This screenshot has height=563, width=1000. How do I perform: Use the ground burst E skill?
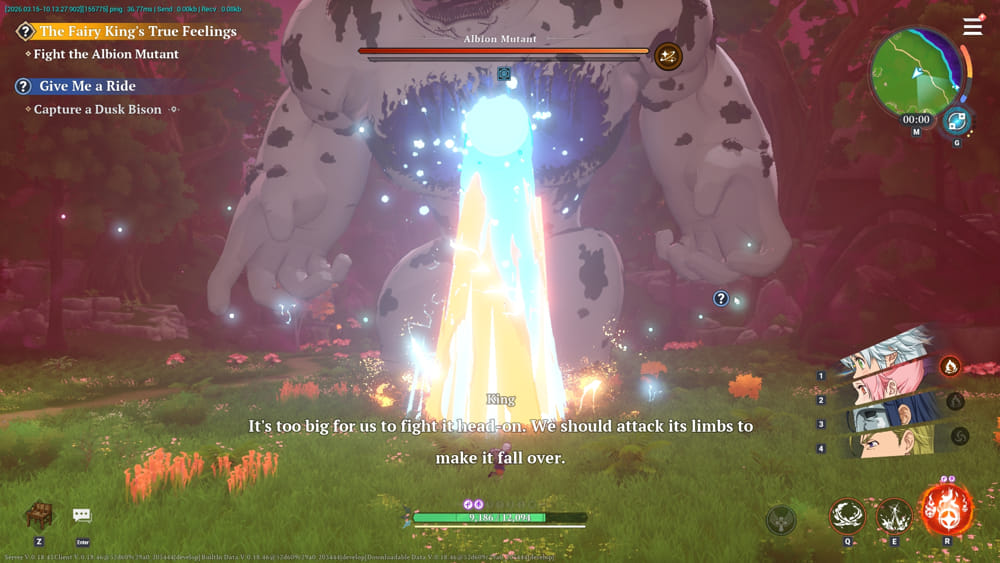(x=894, y=516)
